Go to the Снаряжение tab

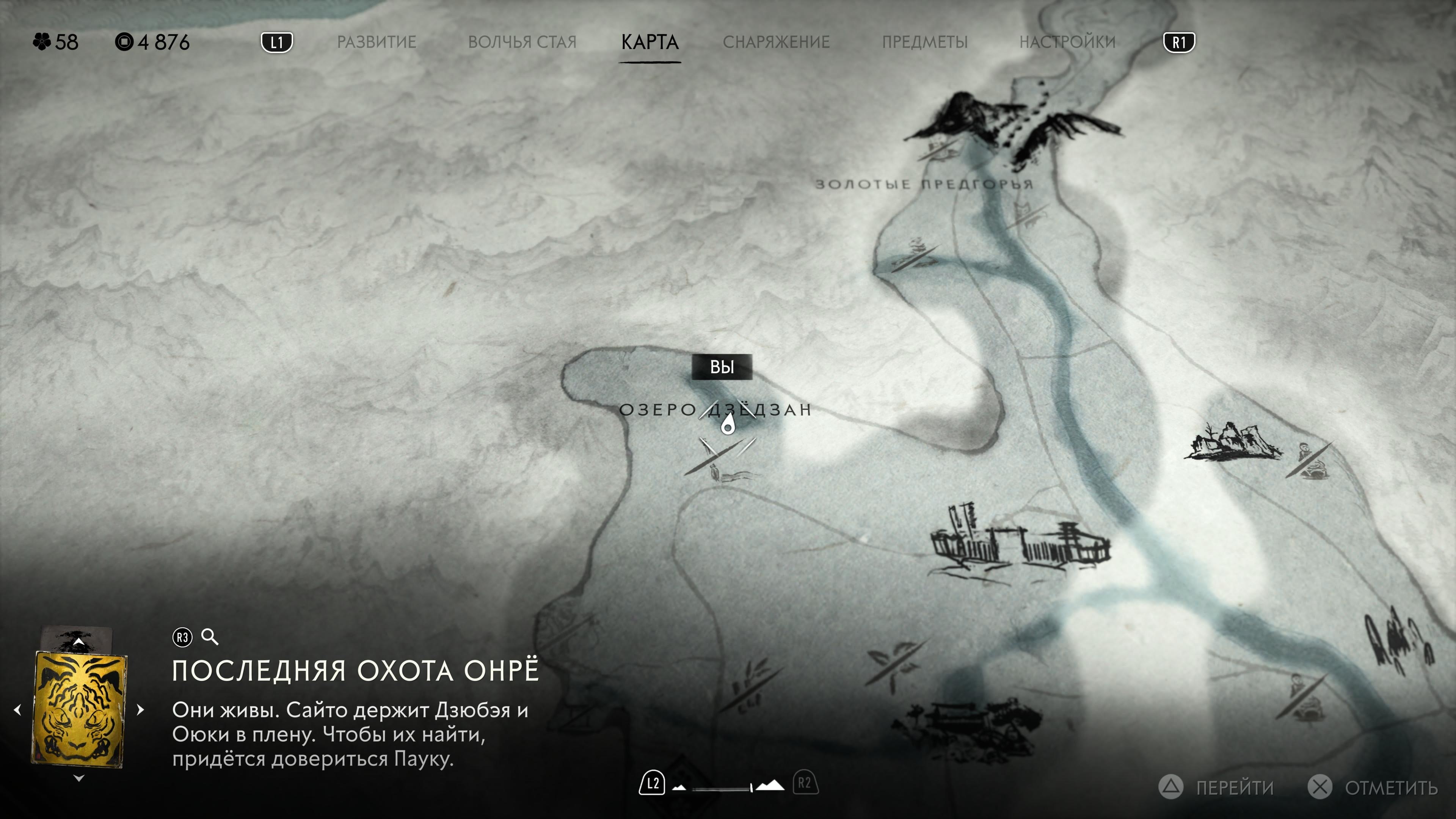[776, 42]
